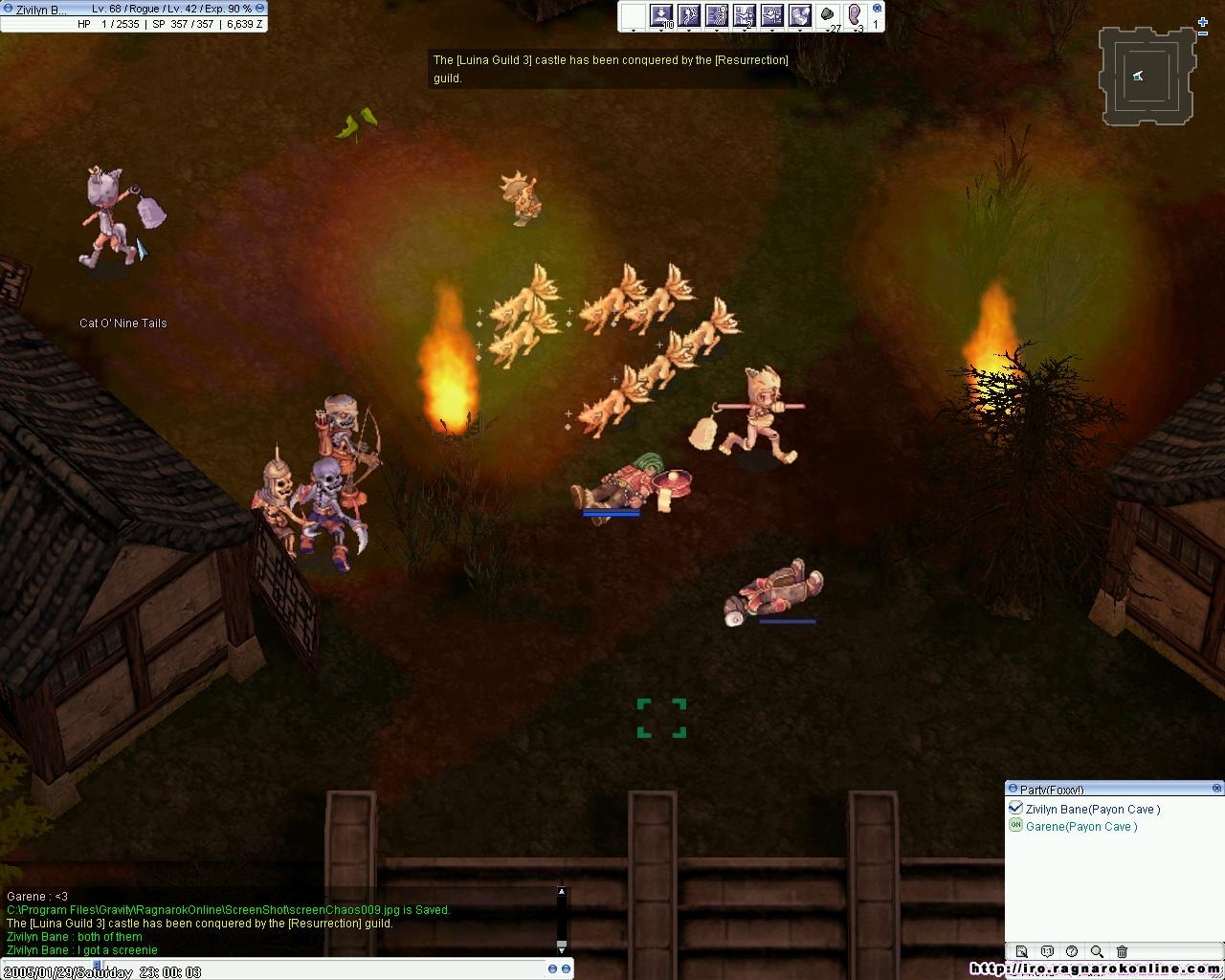Select party member Zivilyn Bane
1225x980 pixels.
pyautogui.click(x=1092, y=810)
